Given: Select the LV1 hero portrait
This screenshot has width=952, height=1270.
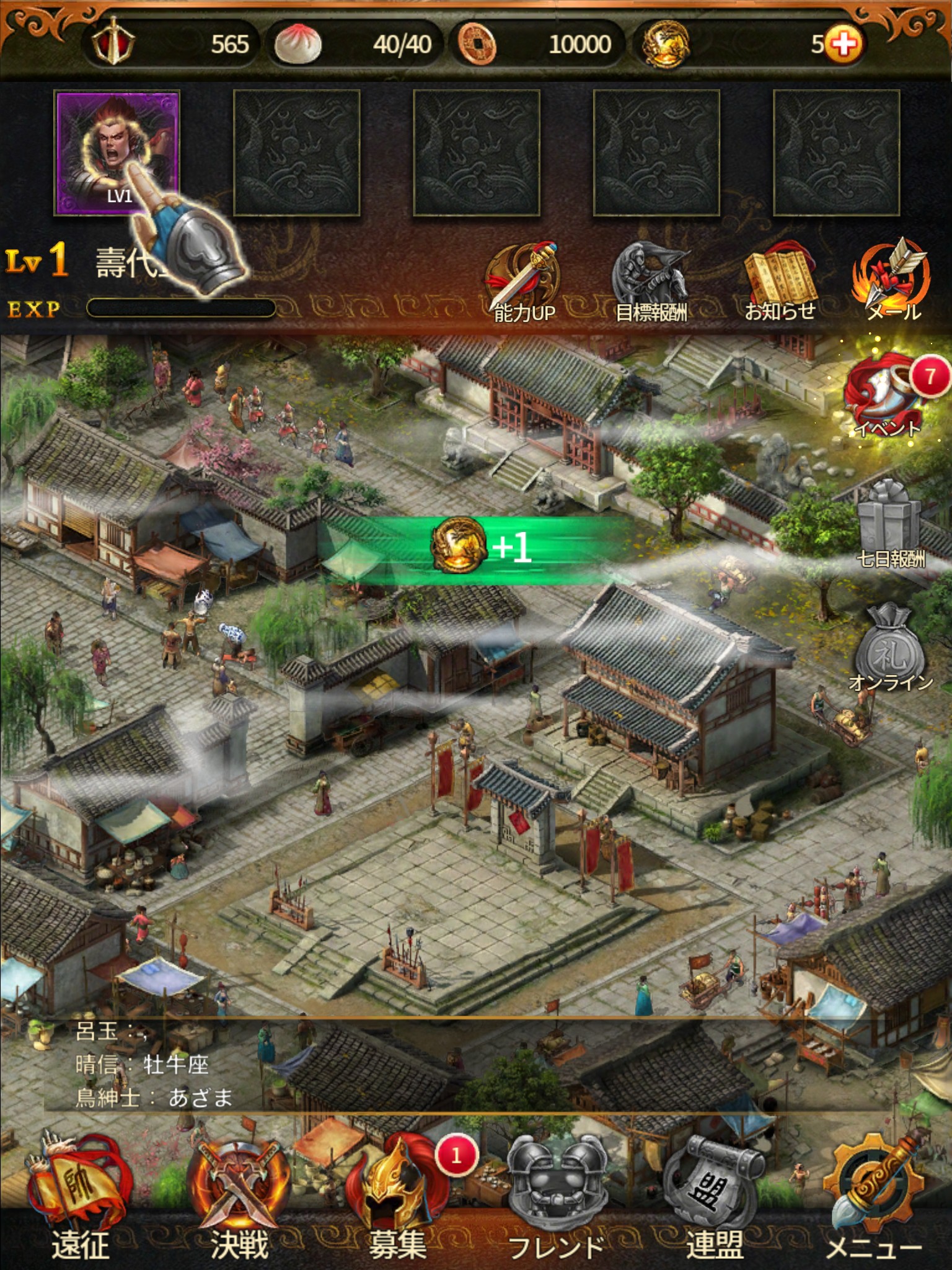Looking at the screenshot, I should click(117, 153).
